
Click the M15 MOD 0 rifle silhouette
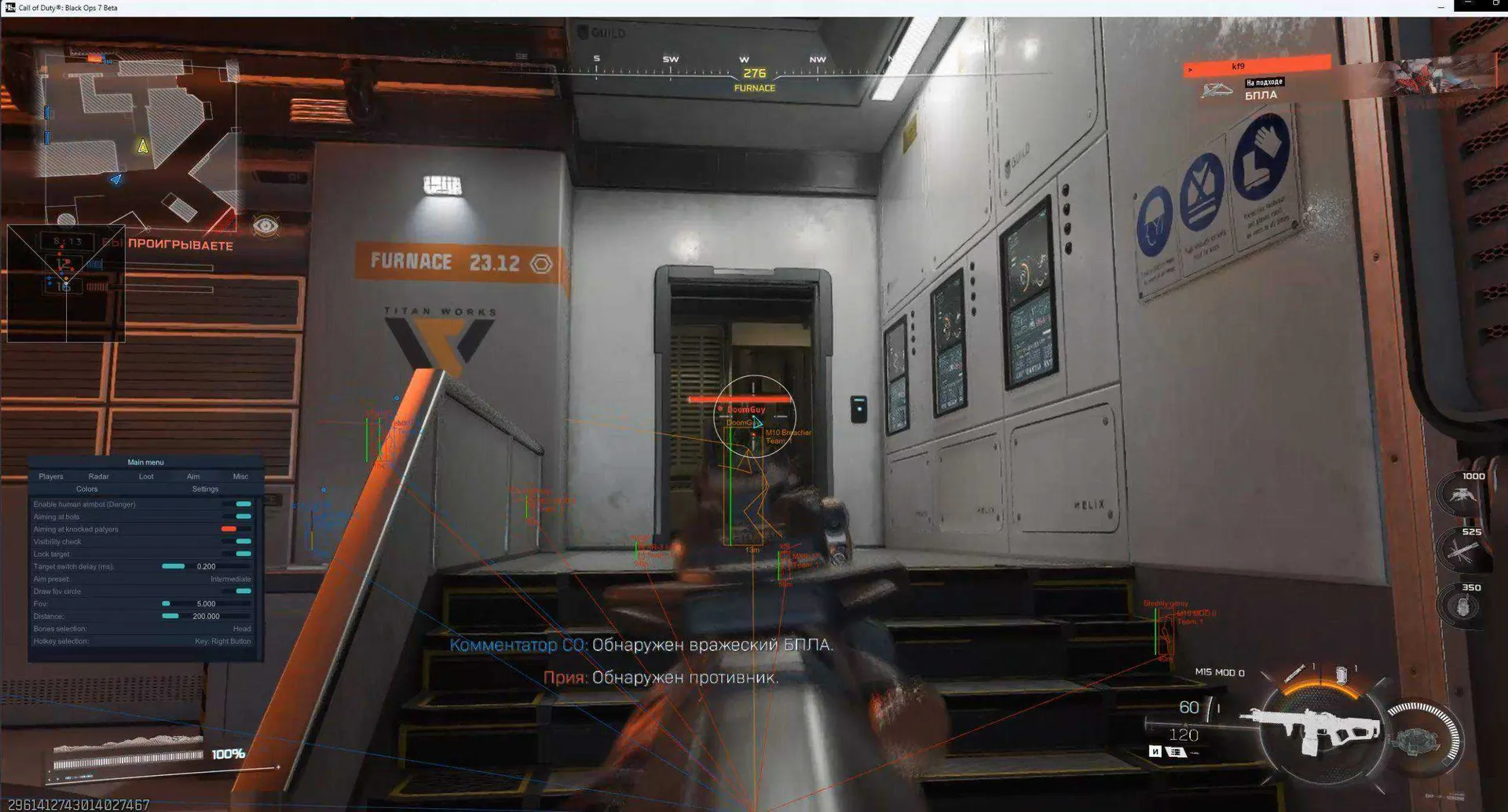pos(1319,726)
